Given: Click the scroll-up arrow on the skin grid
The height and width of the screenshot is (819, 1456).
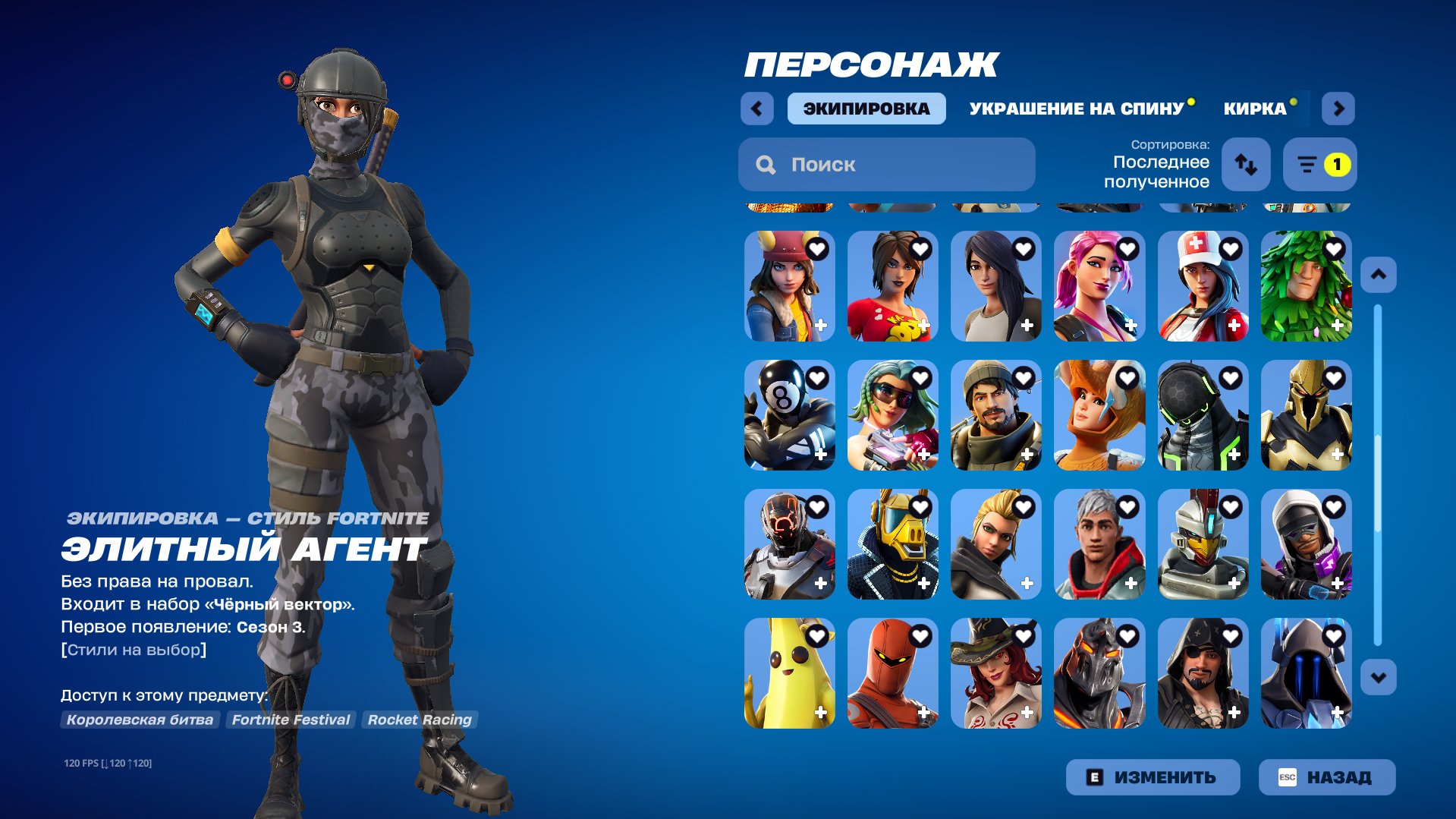Looking at the screenshot, I should tap(1379, 274).
